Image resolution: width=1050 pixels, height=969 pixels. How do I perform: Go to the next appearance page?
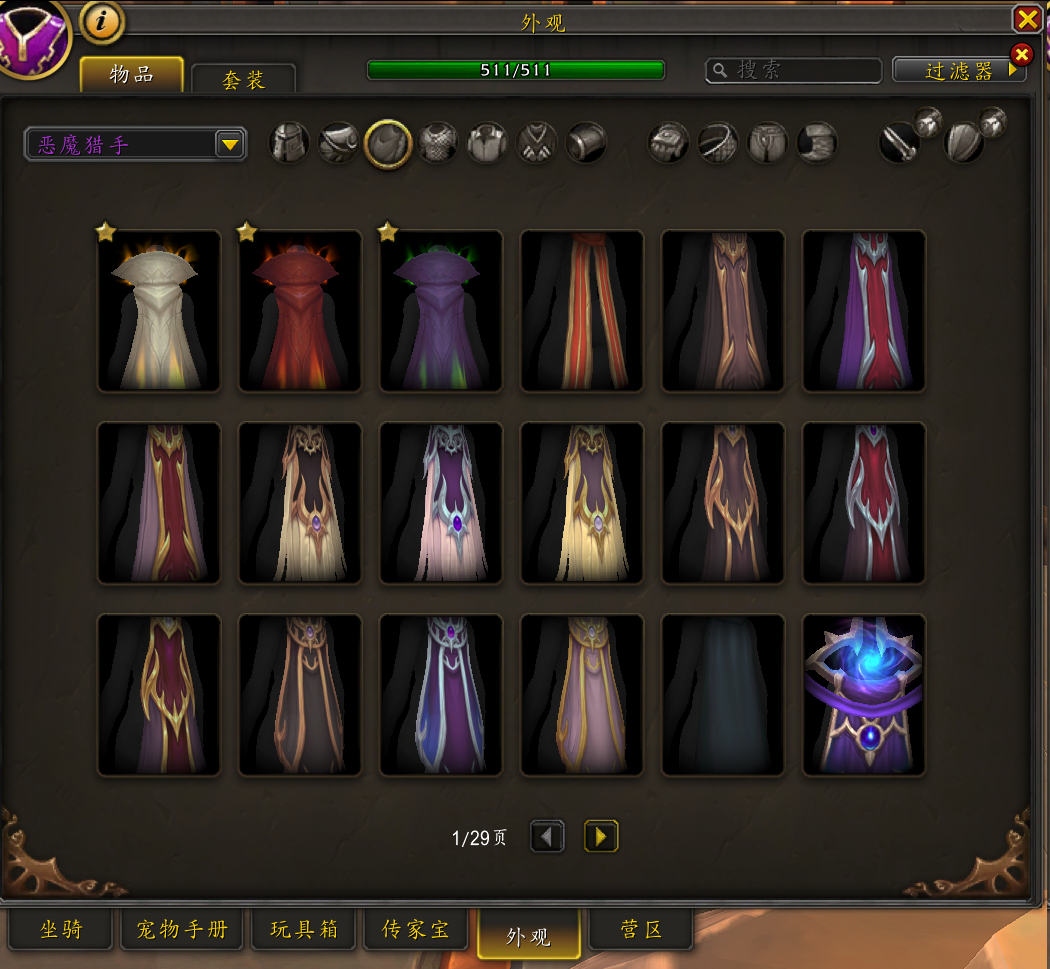(x=601, y=836)
